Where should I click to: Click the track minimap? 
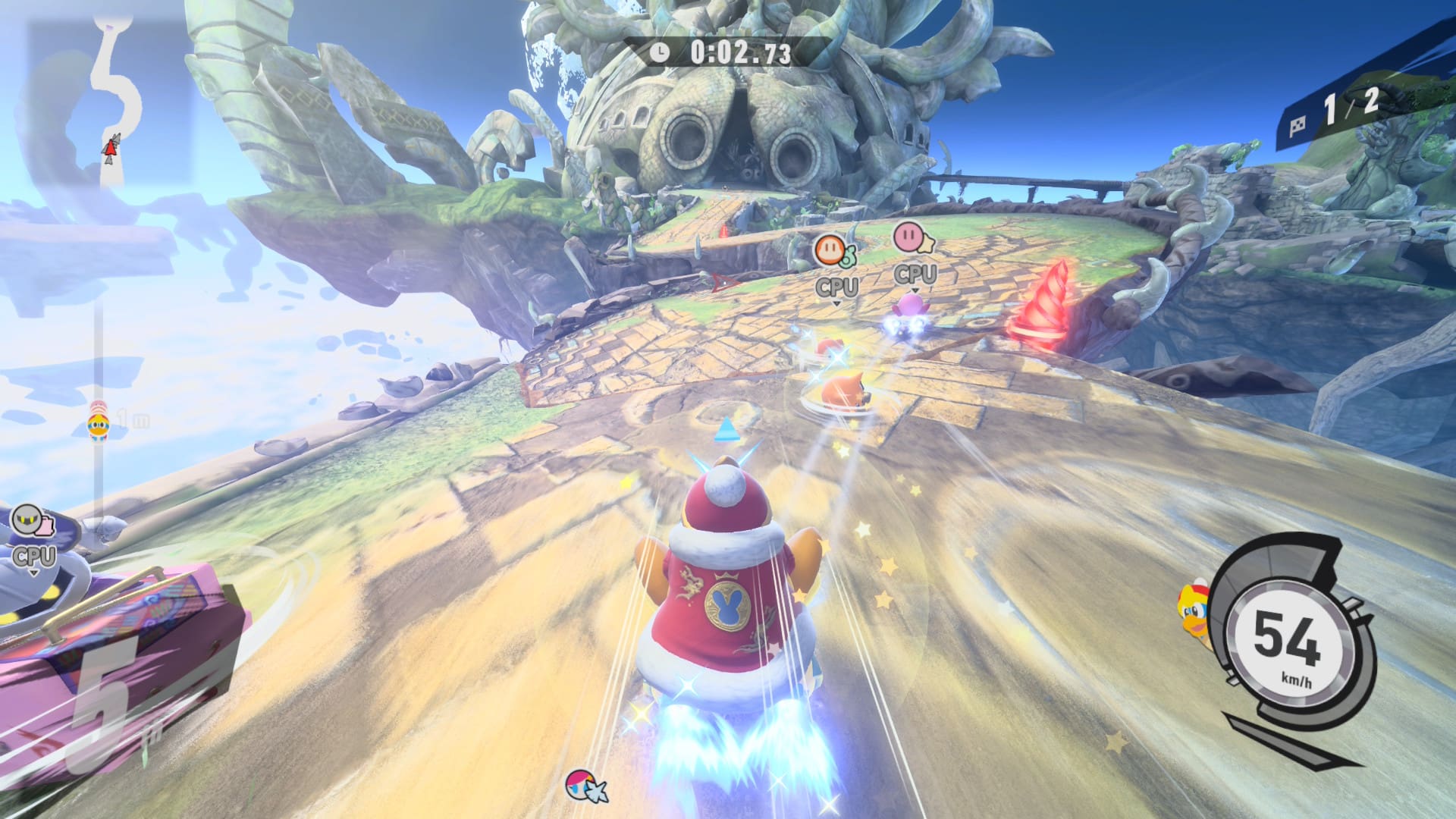(x=114, y=99)
